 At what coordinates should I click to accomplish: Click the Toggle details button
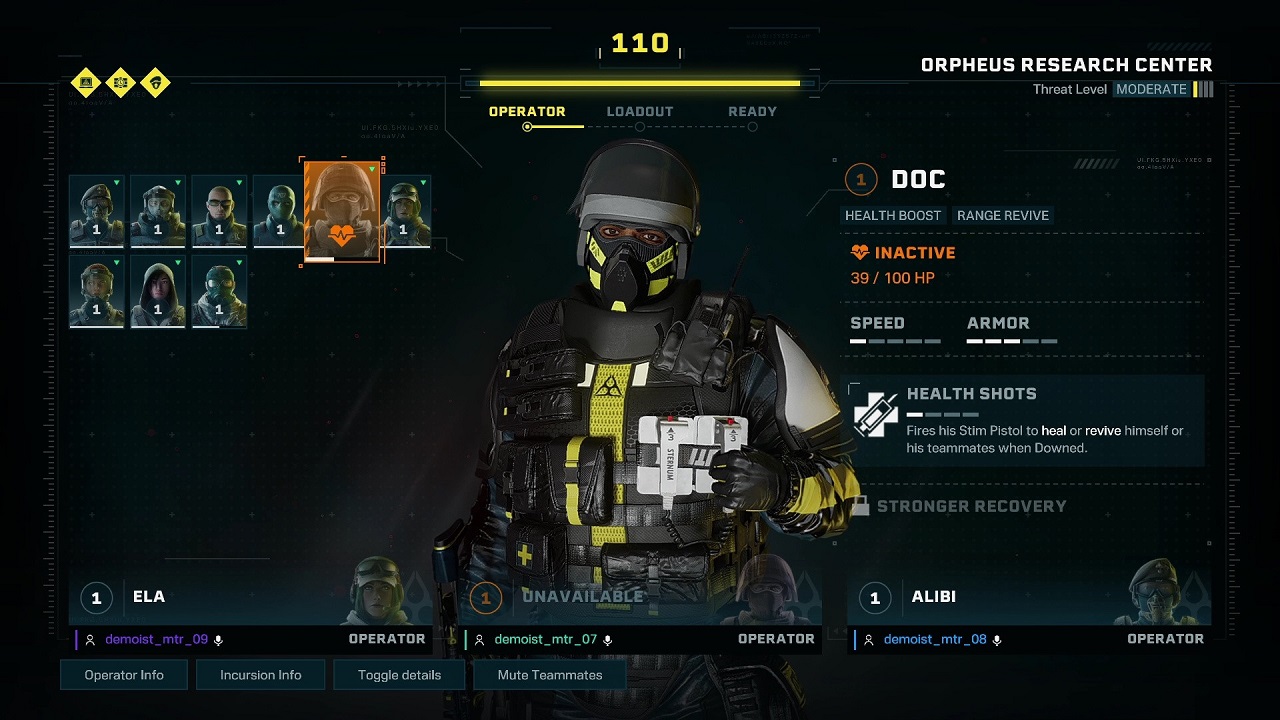pos(399,675)
